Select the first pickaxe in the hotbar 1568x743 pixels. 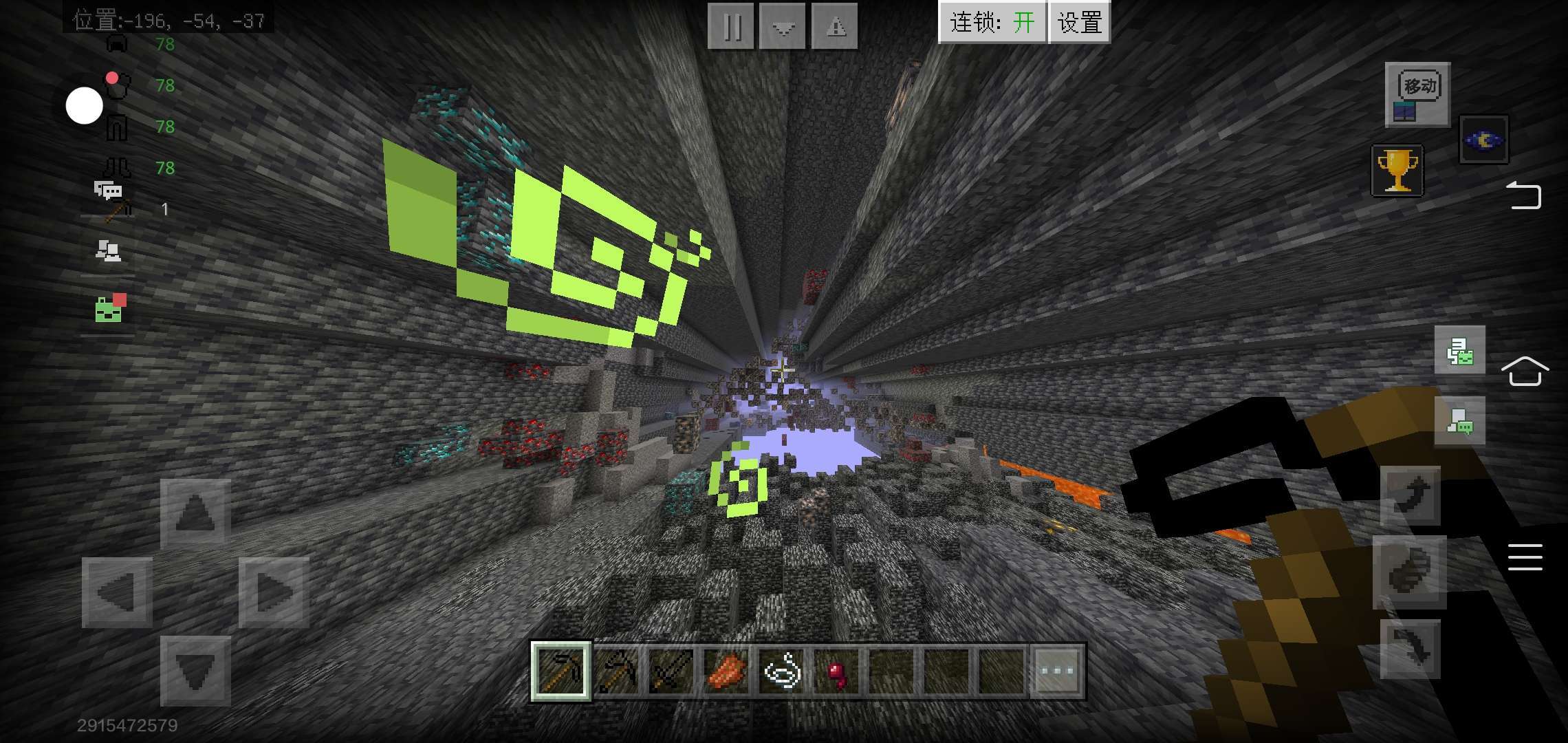pyautogui.click(x=560, y=670)
